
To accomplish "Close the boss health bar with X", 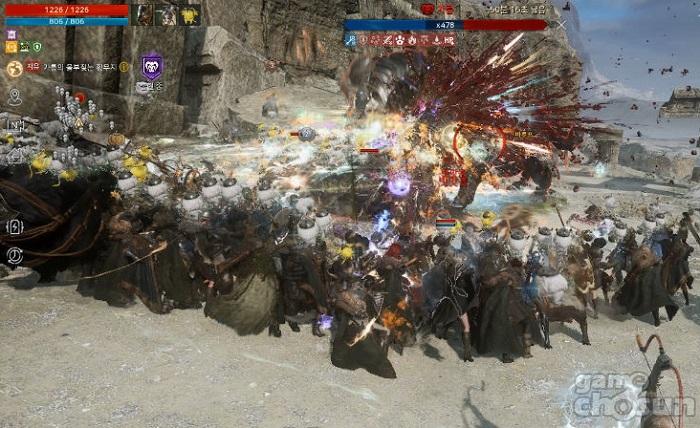I will (x=562, y=24).
